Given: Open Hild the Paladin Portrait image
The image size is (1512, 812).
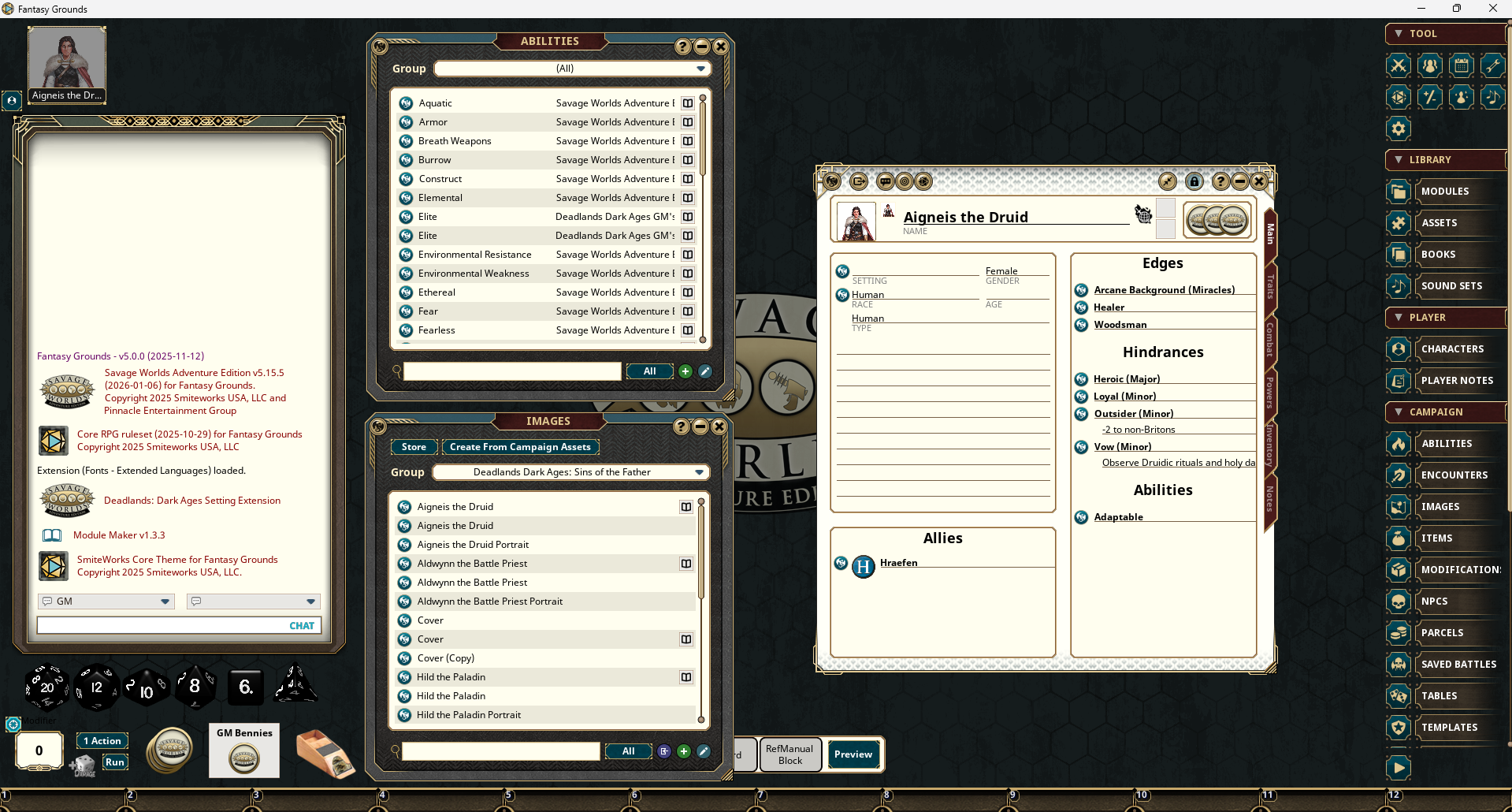Looking at the screenshot, I should click(x=468, y=715).
